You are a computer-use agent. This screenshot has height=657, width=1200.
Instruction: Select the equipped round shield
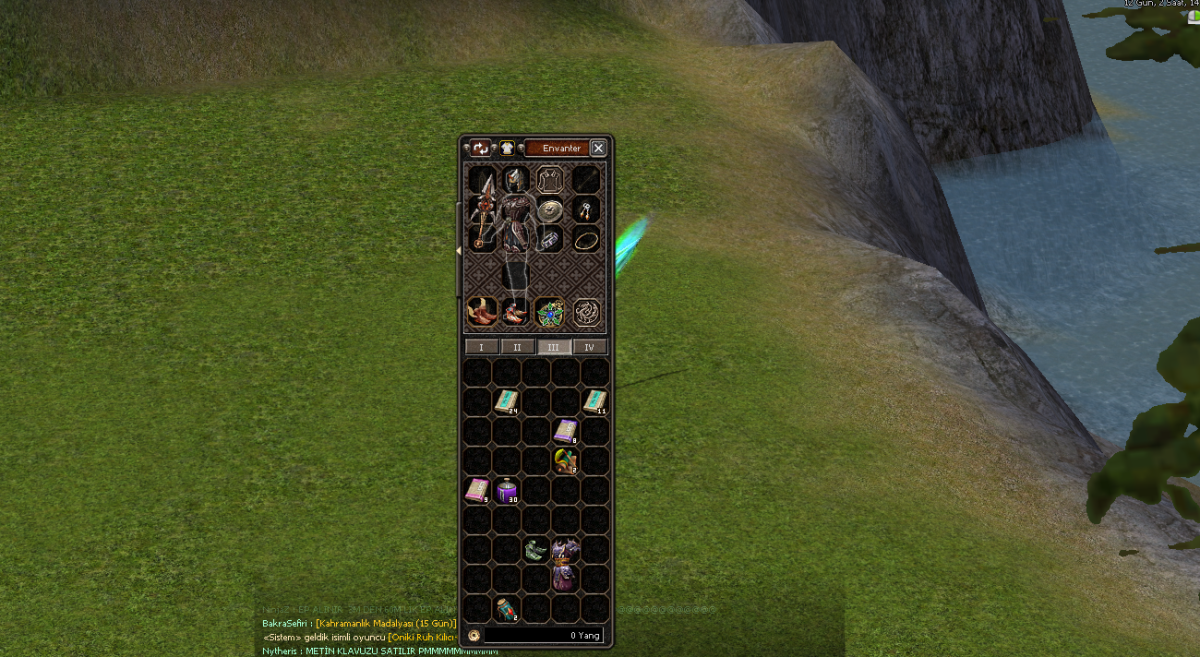(550, 210)
